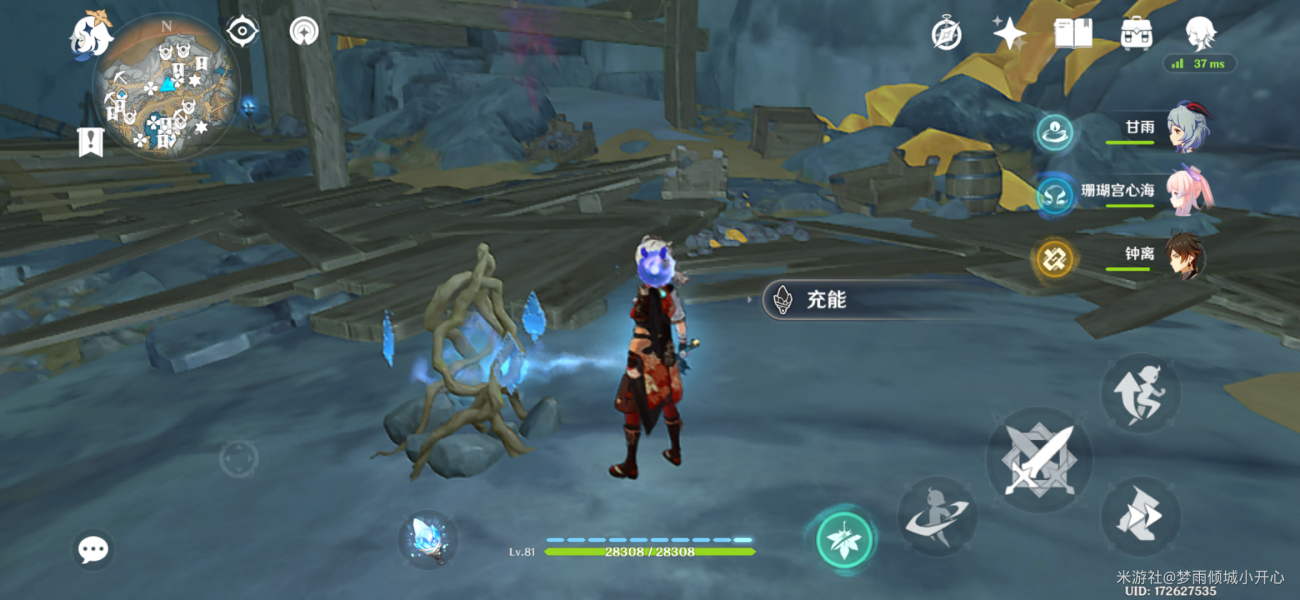The width and height of the screenshot is (1300, 600).
Task: Tap the sprint dash button
Action: (x=1141, y=516)
